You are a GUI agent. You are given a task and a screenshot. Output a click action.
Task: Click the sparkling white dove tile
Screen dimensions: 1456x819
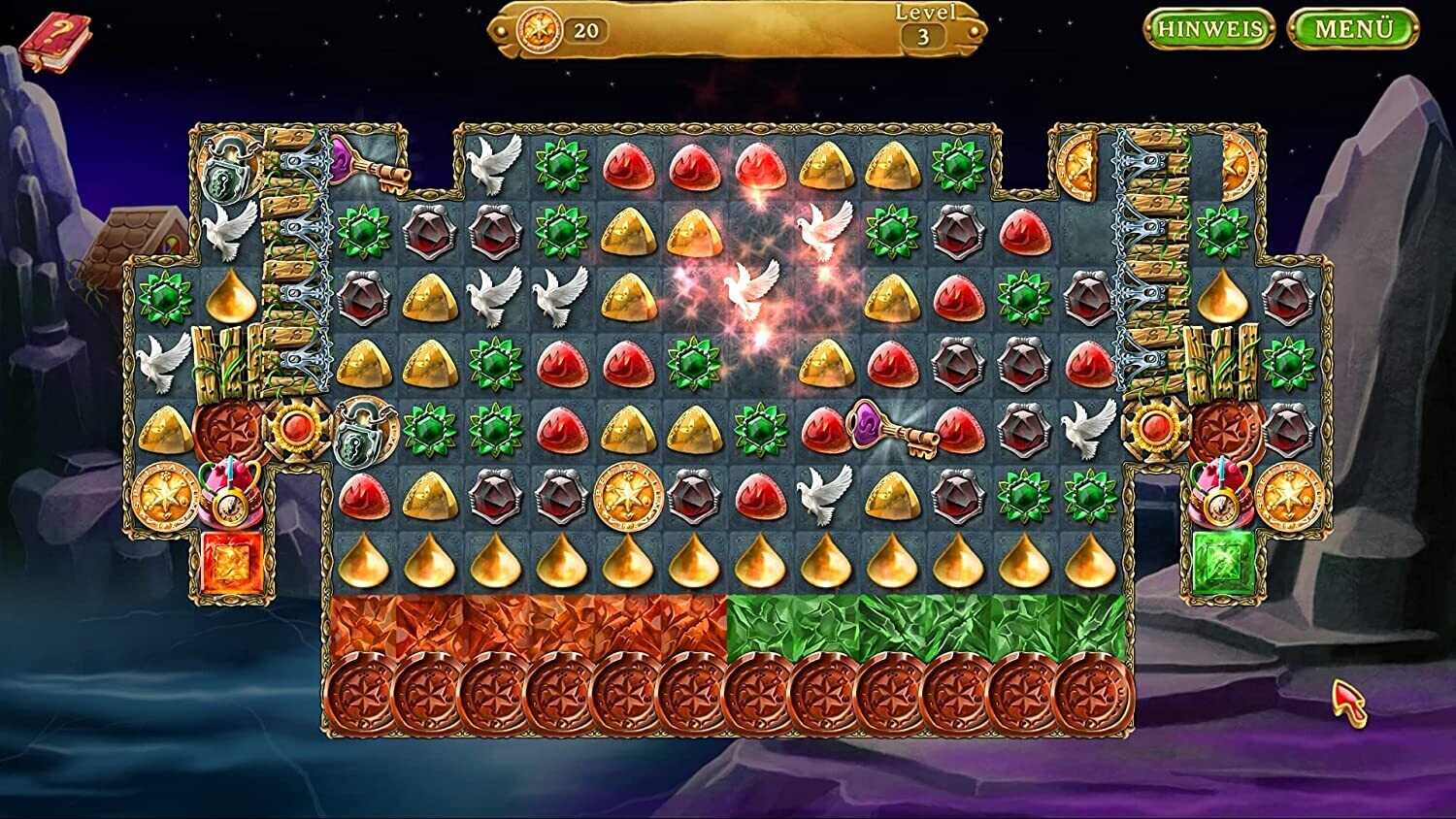coord(752,289)
